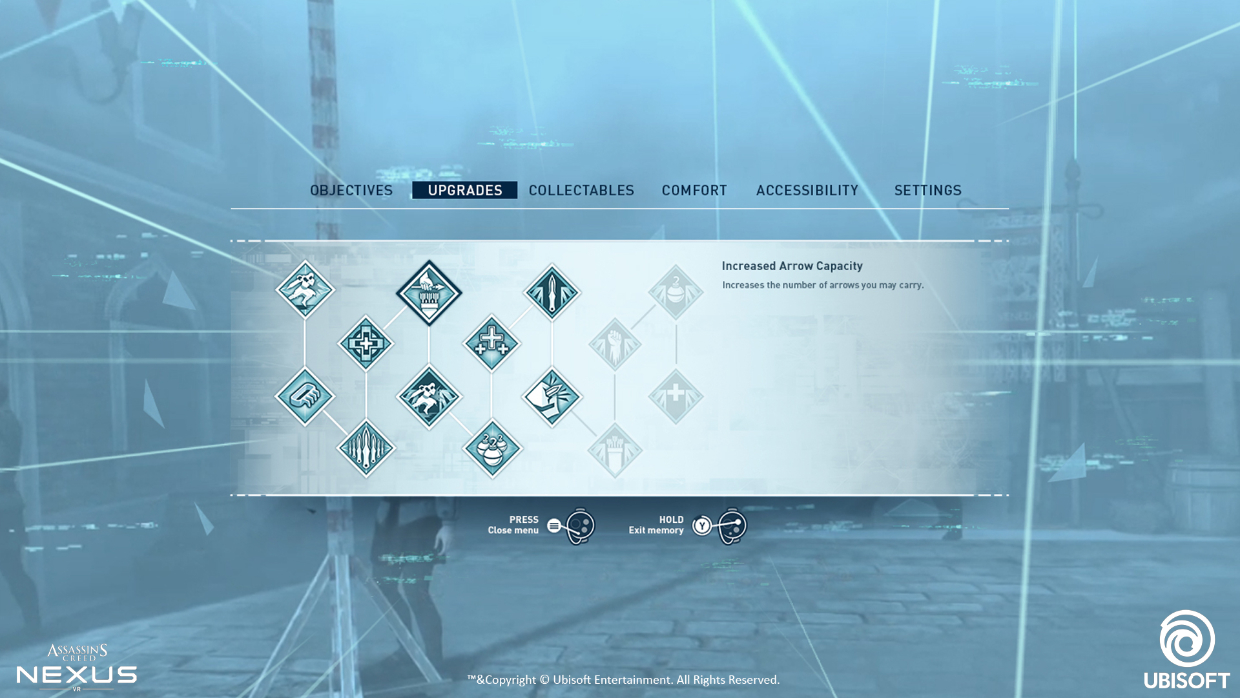Open the Objectives tab
Viewport: 1240px width, 698px height.
point(351,190)
